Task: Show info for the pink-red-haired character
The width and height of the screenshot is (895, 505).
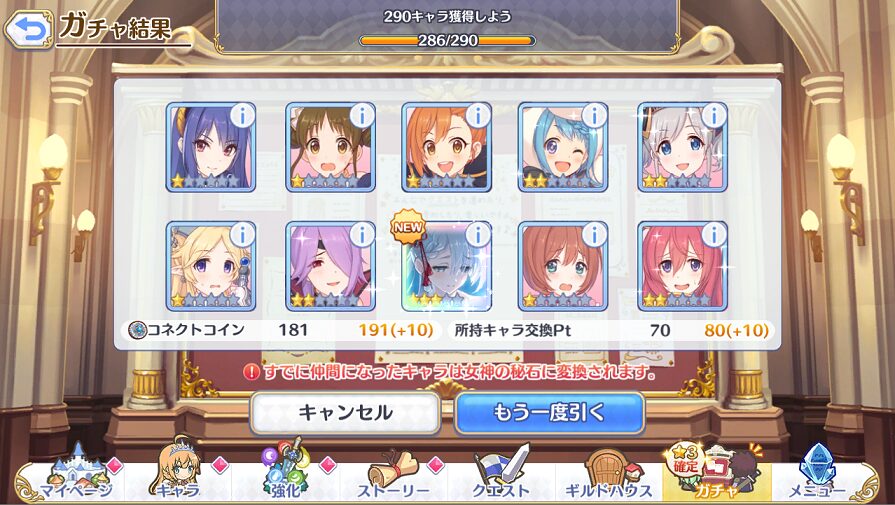Action: pyautogui.click(x=712, y=235)
